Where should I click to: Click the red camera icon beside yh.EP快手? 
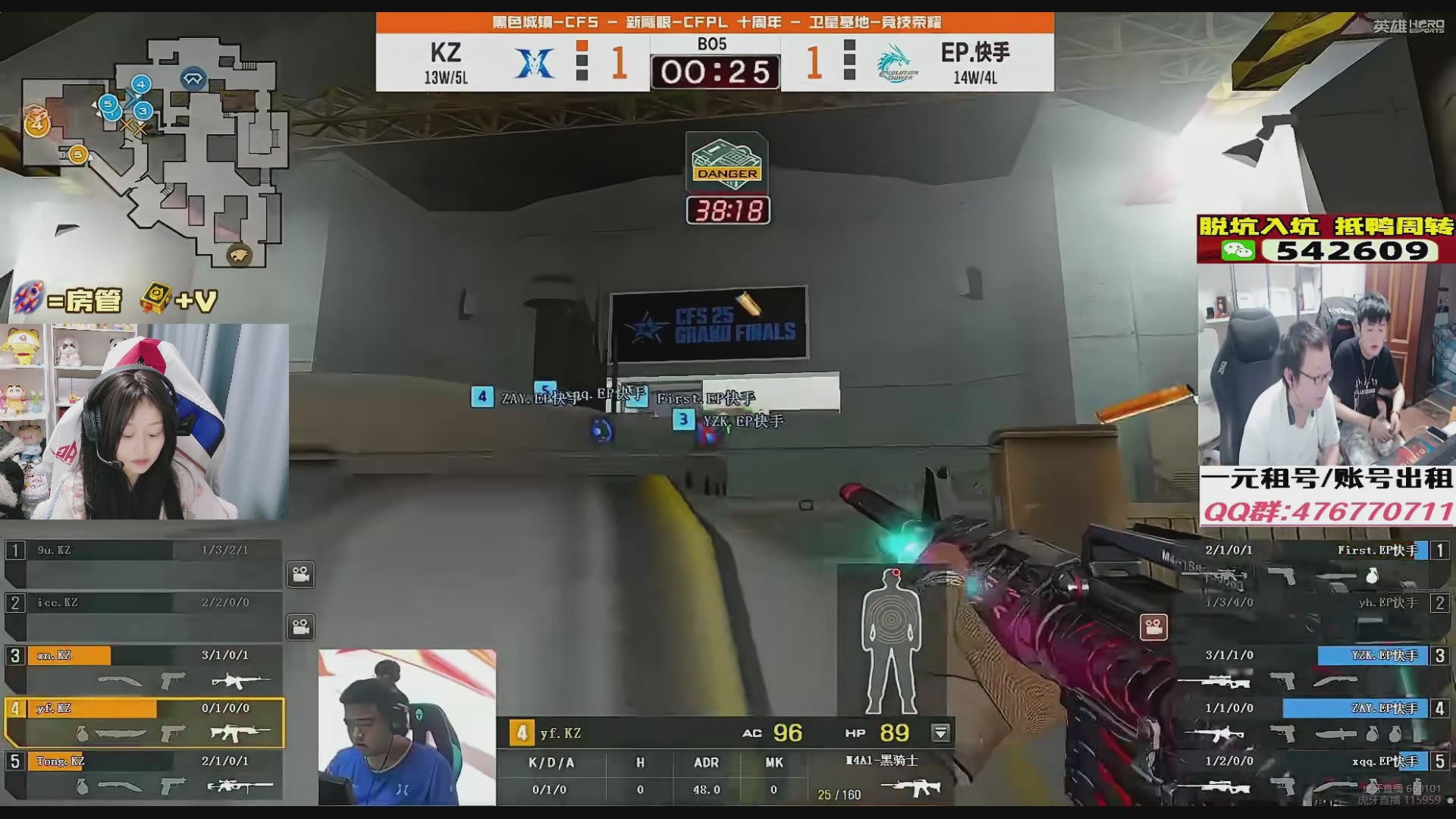click(1153, 627)
